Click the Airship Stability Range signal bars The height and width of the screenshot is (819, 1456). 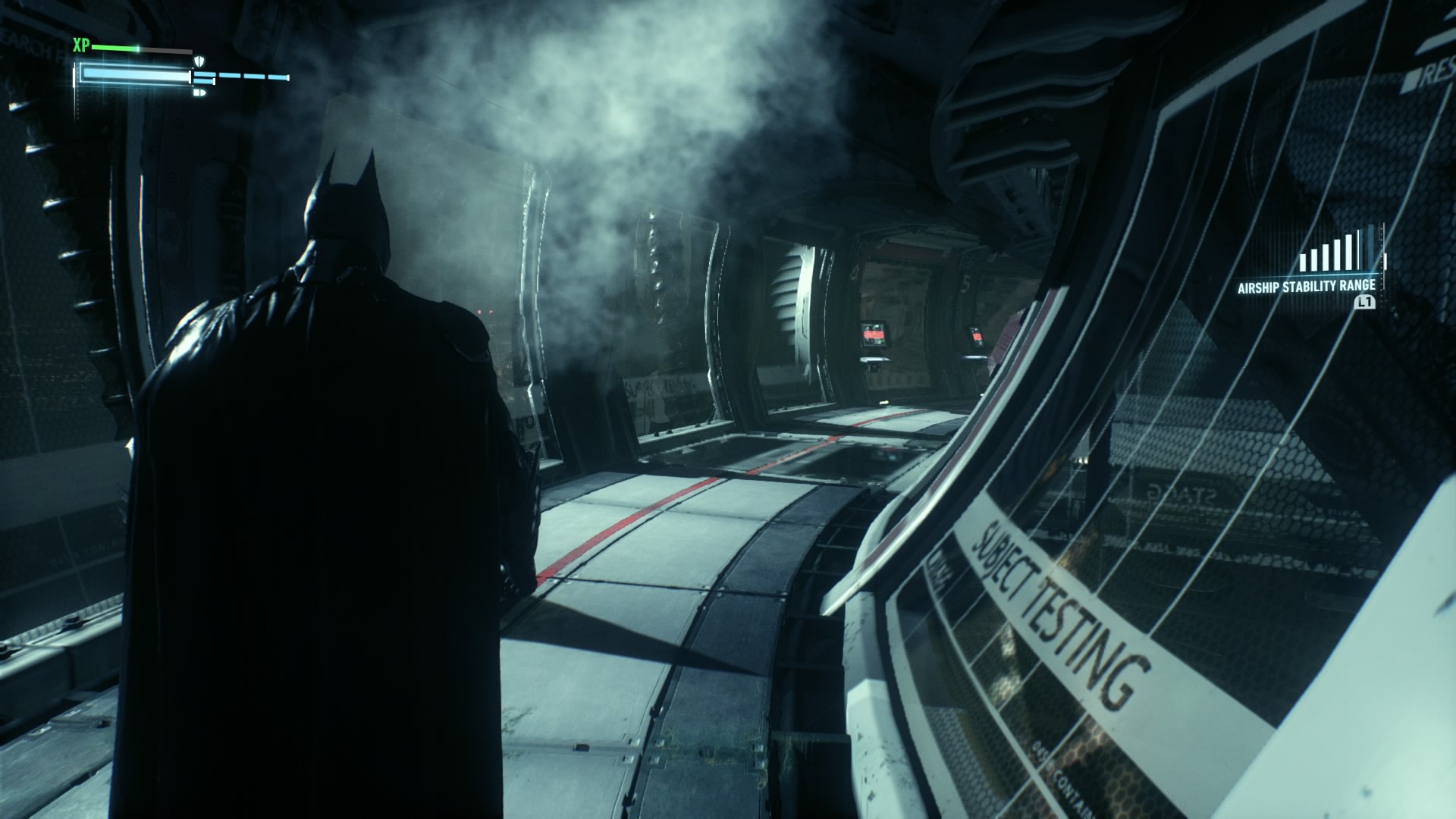click(1340, 252)
